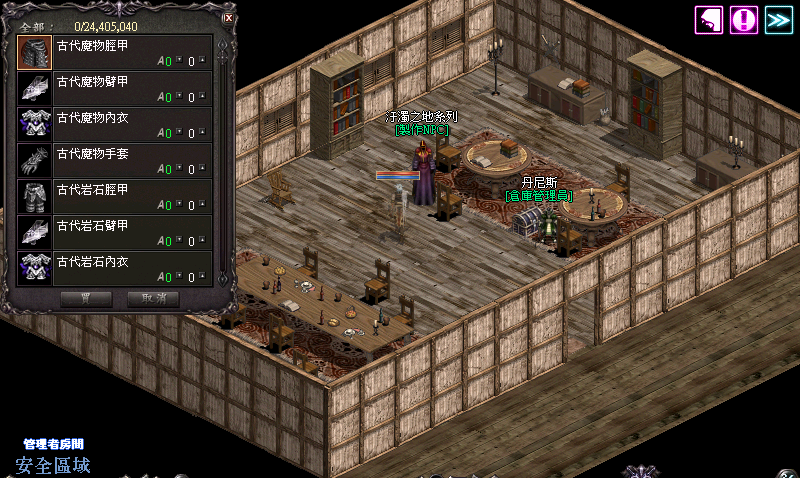Click the pink exclamation mark icon

coord(743,19)
